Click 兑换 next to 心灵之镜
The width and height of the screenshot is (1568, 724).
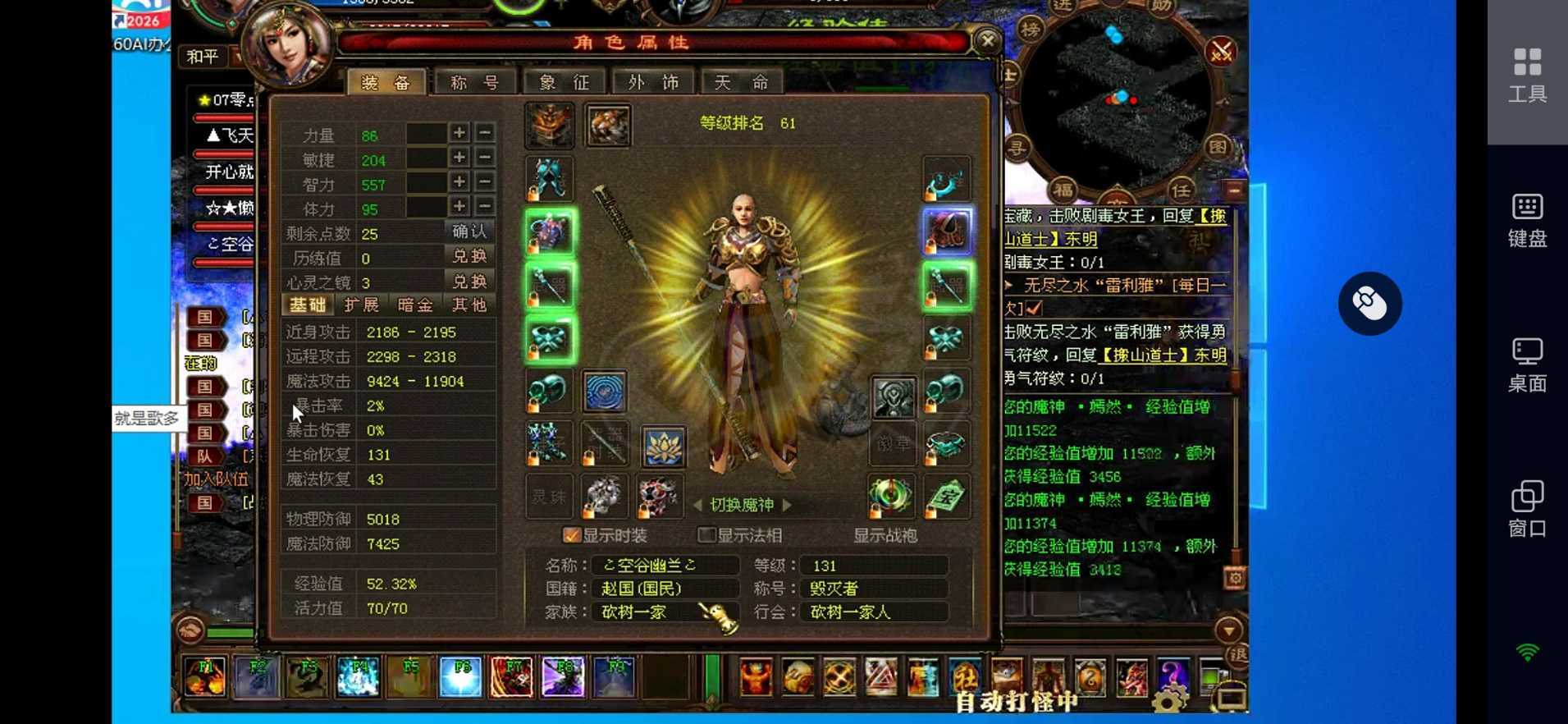[x=470, y=281]
